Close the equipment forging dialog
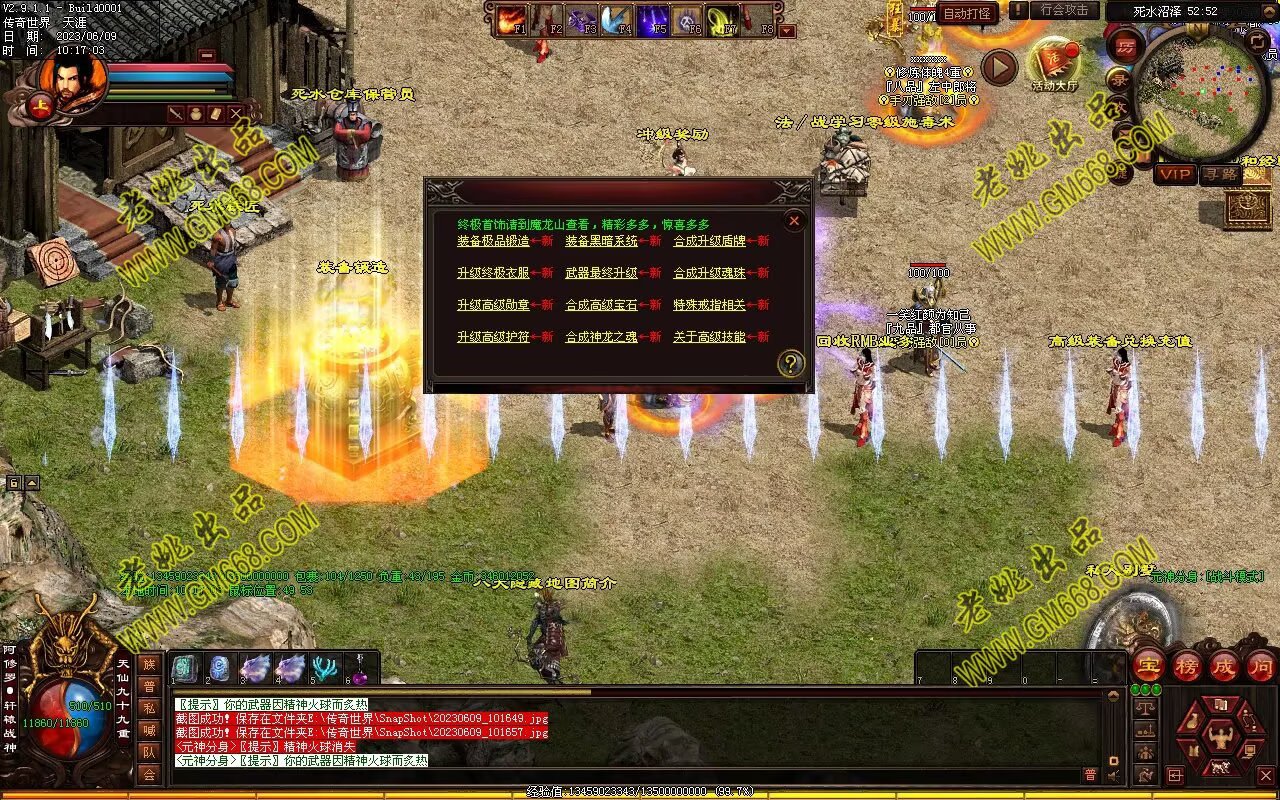This screenshot has height=800, width=1280. point(794,221)
